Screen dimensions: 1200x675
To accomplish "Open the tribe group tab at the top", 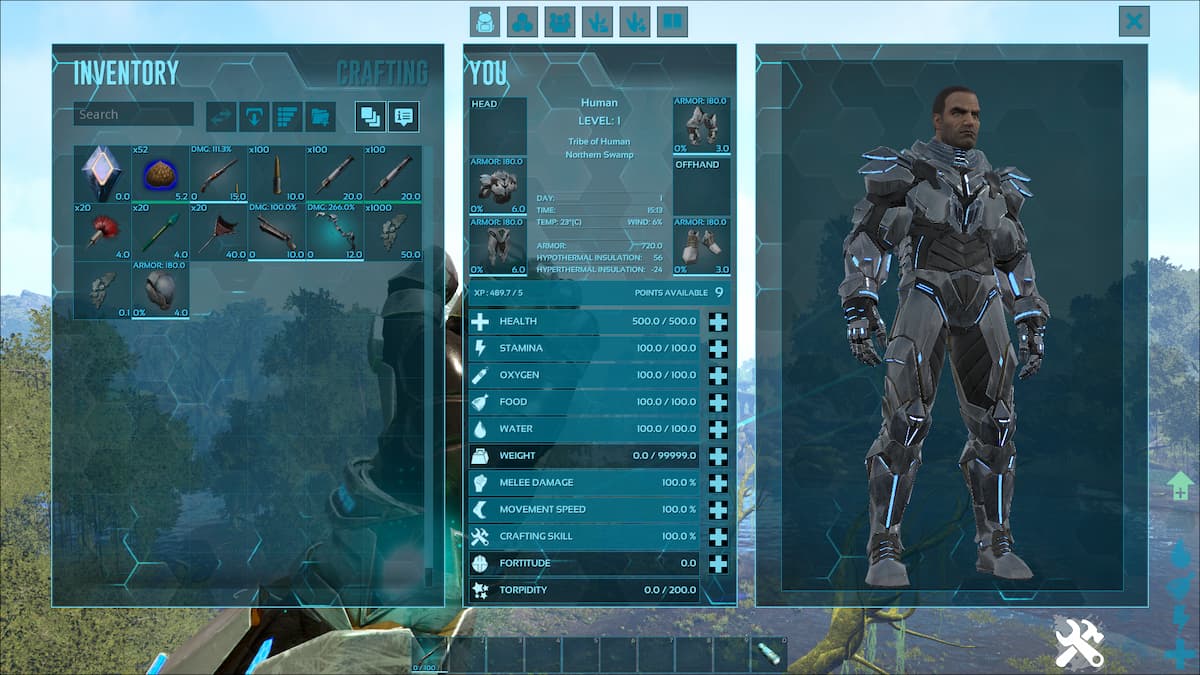I will coord(560,21).
